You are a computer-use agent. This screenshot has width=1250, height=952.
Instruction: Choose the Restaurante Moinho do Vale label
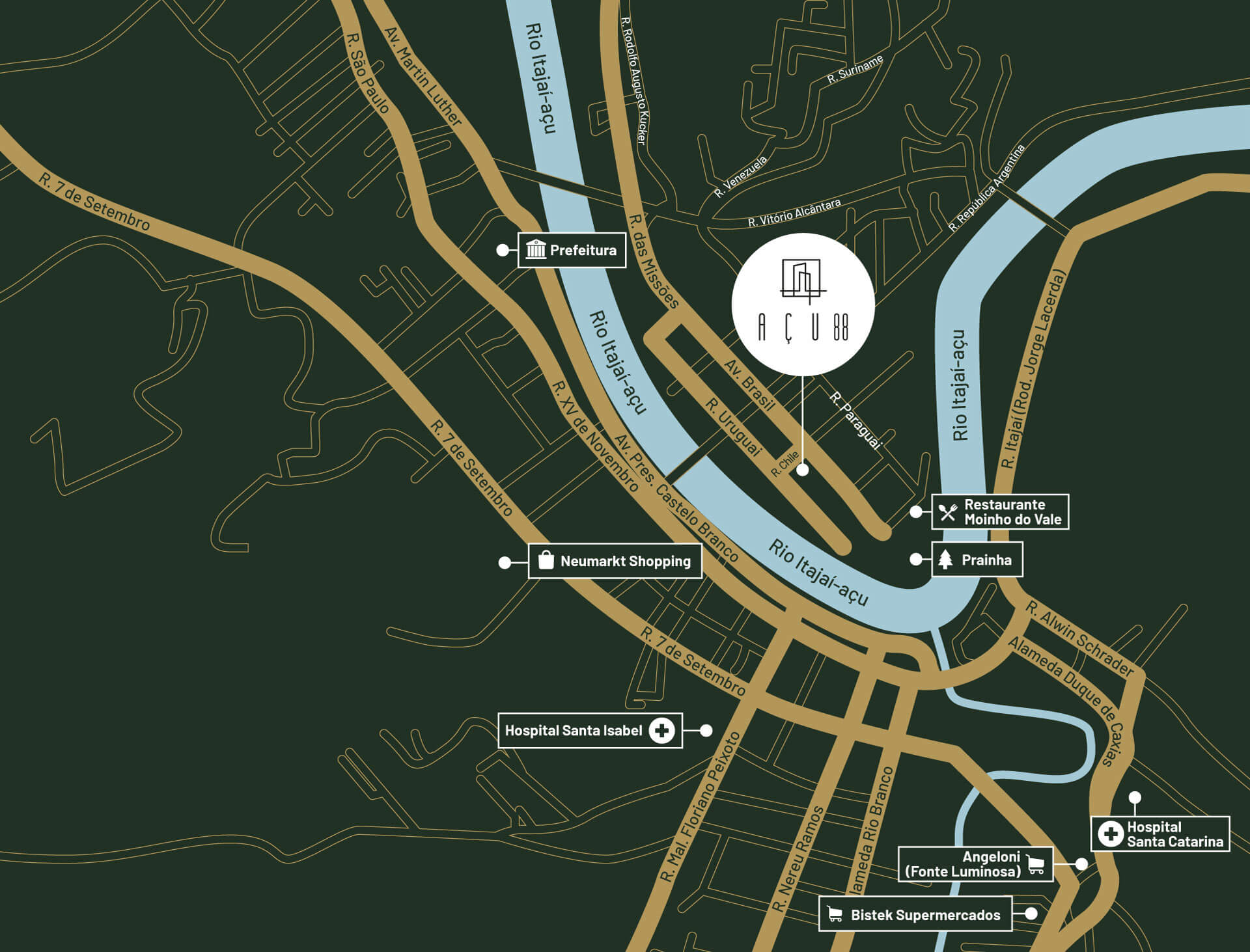coord(1000,511)
